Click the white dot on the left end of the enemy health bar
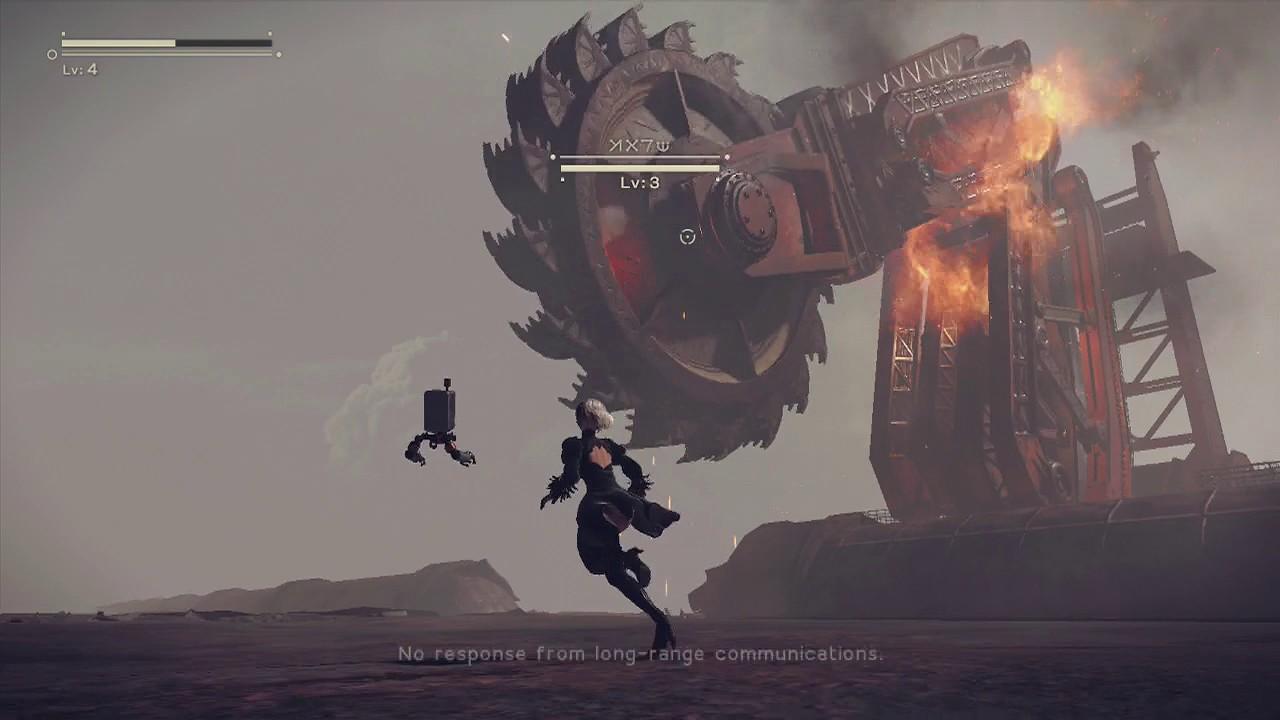Image resolution: width=1280 pixels, height=720 pixels. pos(554,157)
